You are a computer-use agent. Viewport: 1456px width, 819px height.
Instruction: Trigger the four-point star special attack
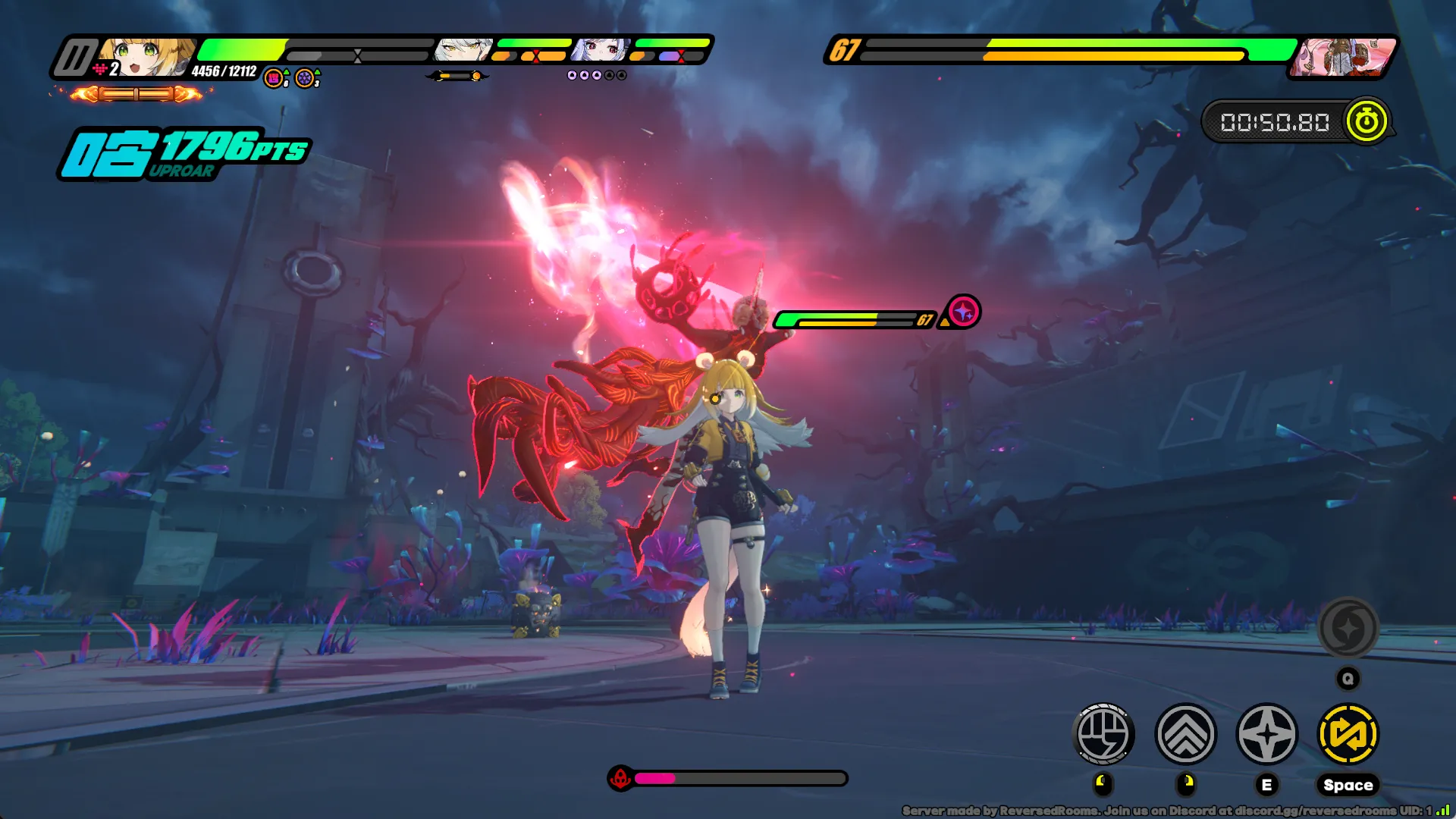point(1266,734)
